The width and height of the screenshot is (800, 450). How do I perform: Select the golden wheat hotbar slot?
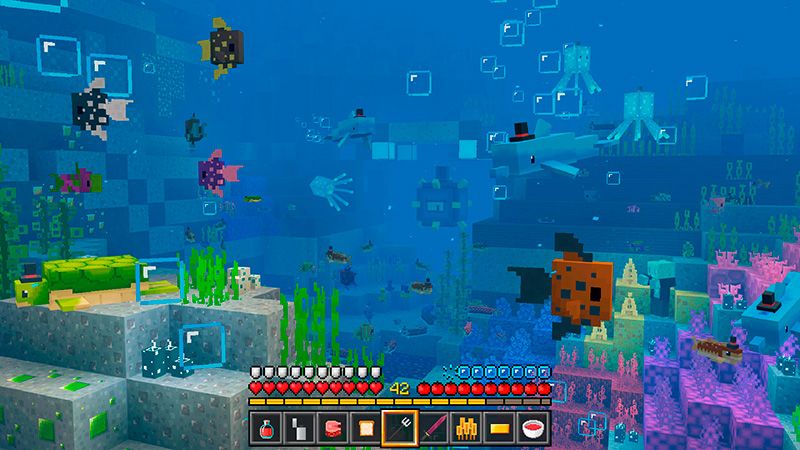coord(465,428)
